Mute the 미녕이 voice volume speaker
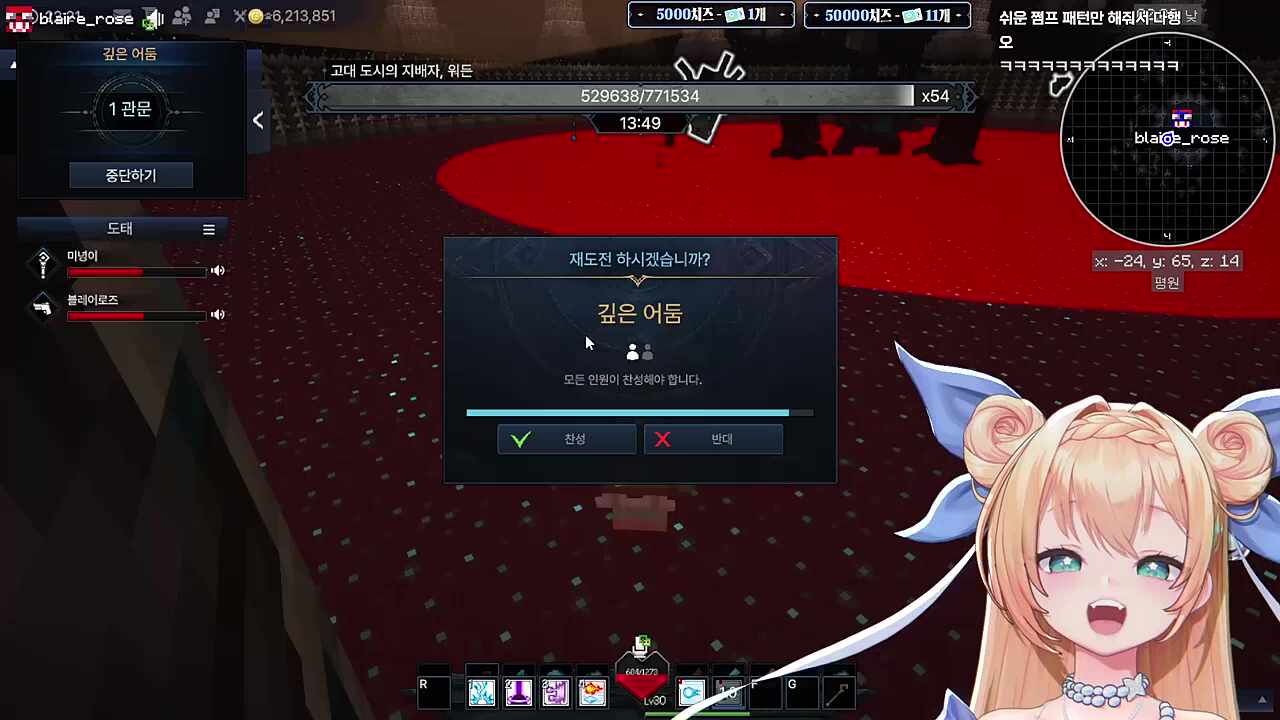 (217, 270)
